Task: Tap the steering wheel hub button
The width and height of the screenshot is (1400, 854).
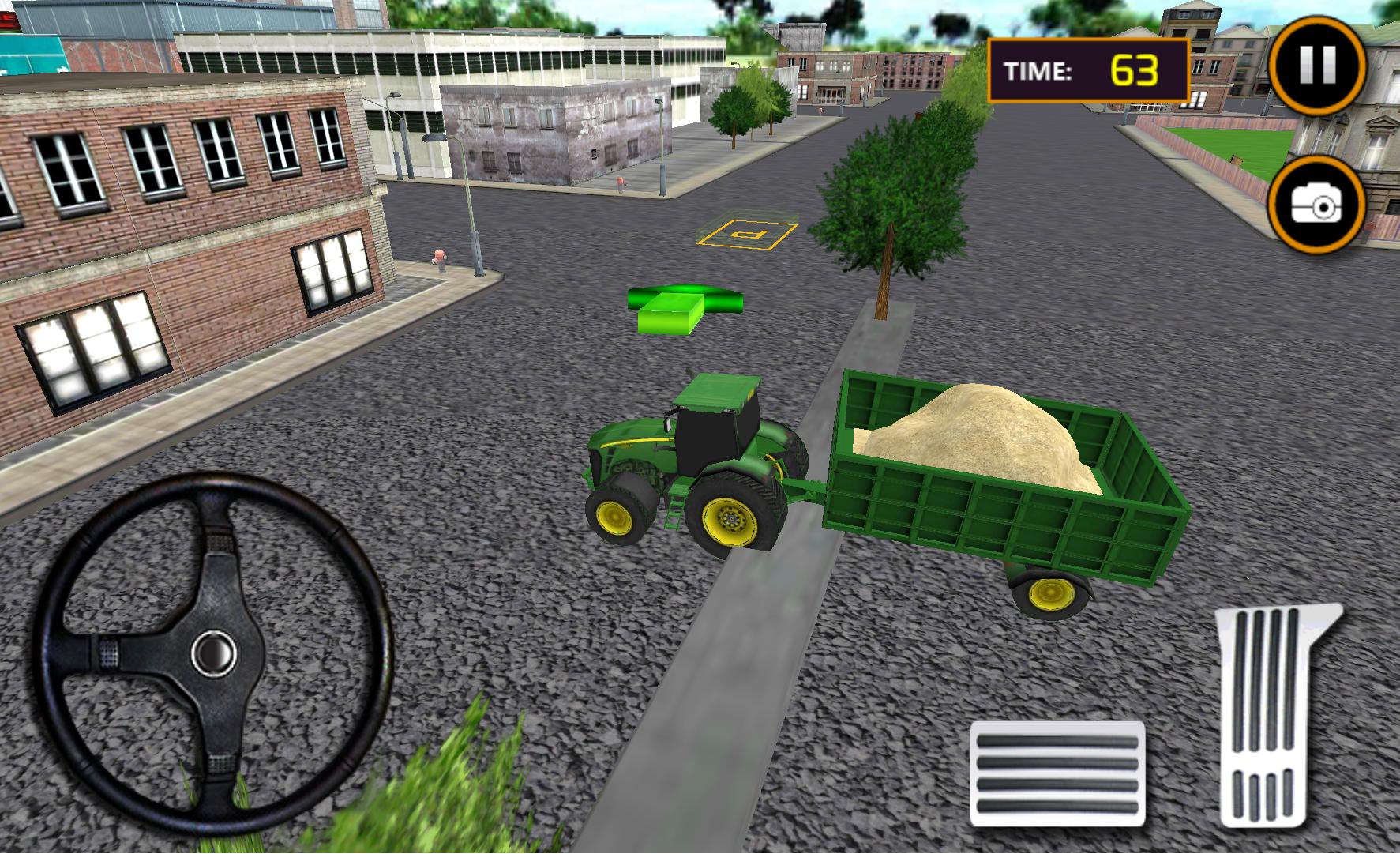Action: [214, 653]
